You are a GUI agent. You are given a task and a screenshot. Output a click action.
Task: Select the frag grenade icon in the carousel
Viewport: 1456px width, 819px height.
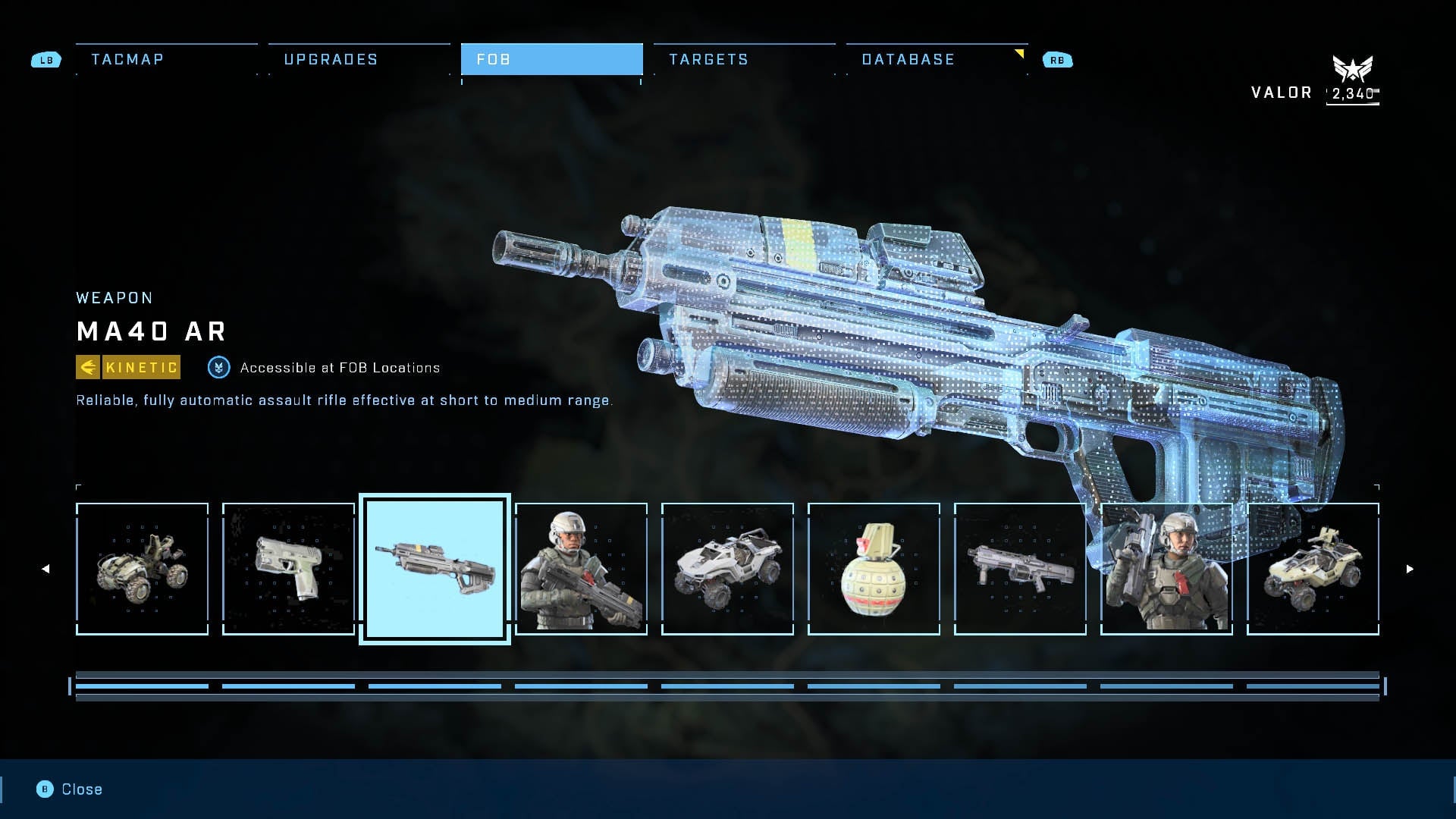[873, 569]
